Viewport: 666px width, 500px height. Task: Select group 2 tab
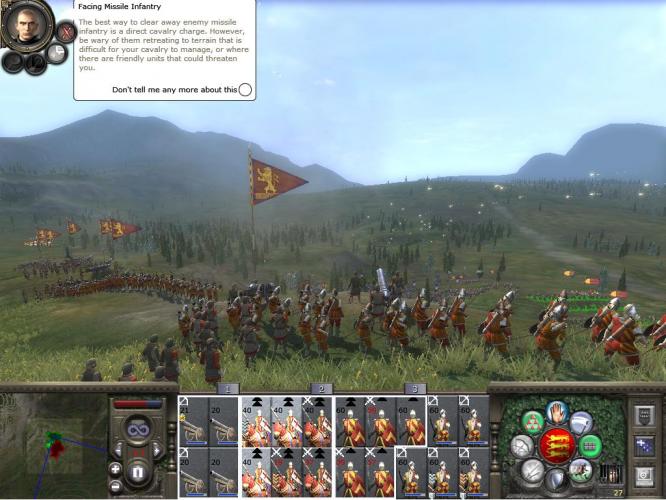[x=320, y=388]
